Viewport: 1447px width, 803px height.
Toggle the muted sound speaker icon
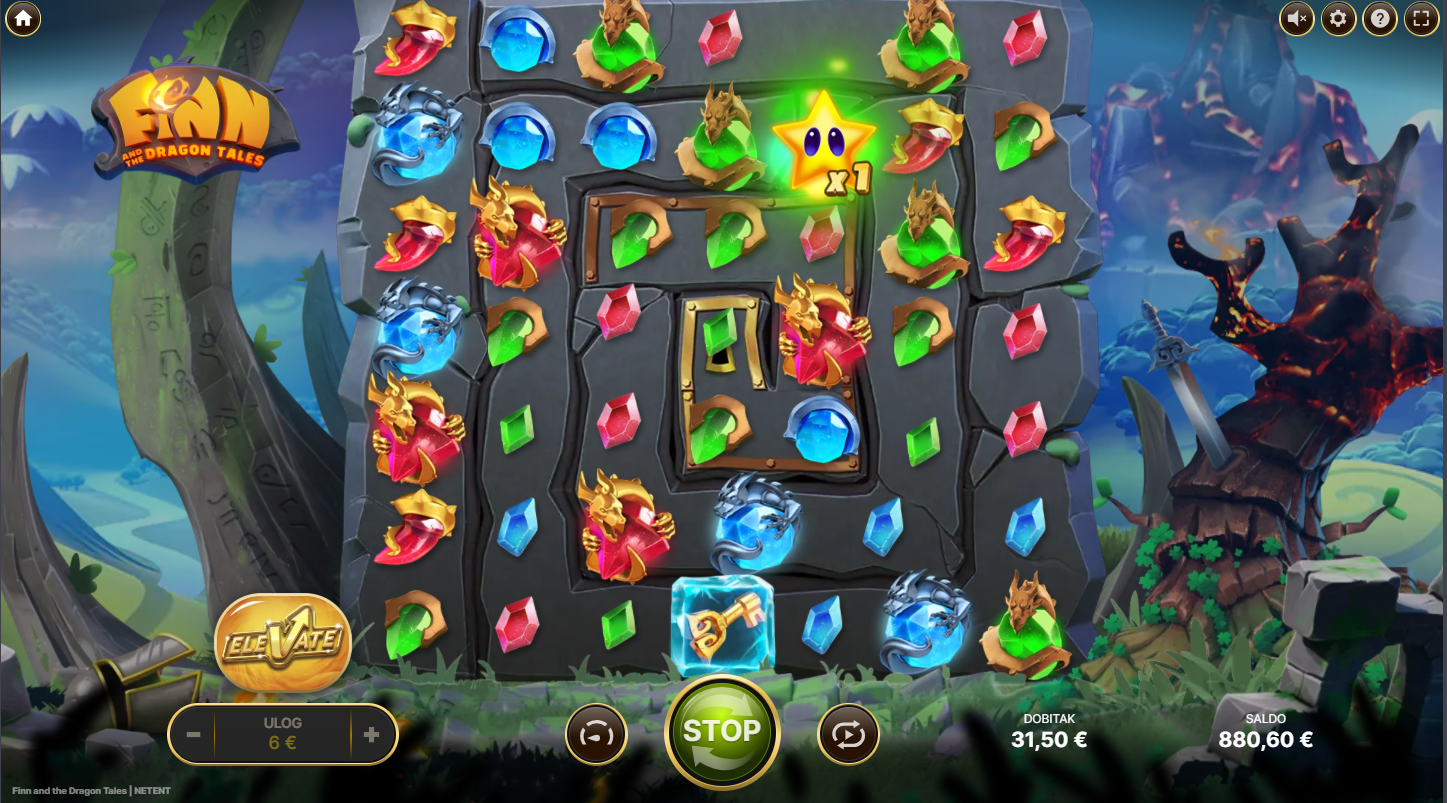click(1297, 18)
